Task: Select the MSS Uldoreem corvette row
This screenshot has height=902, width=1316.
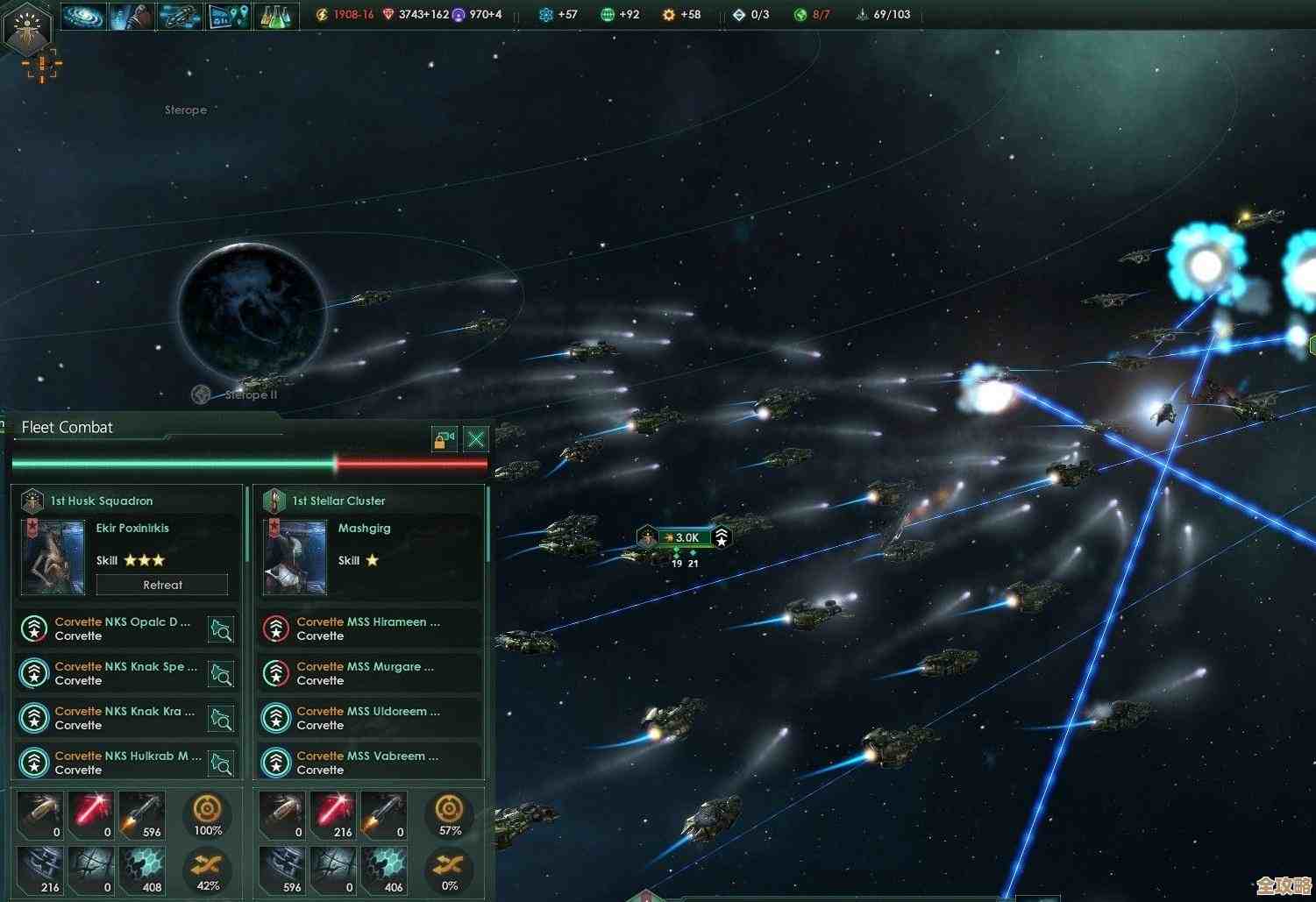Action: 368,718
